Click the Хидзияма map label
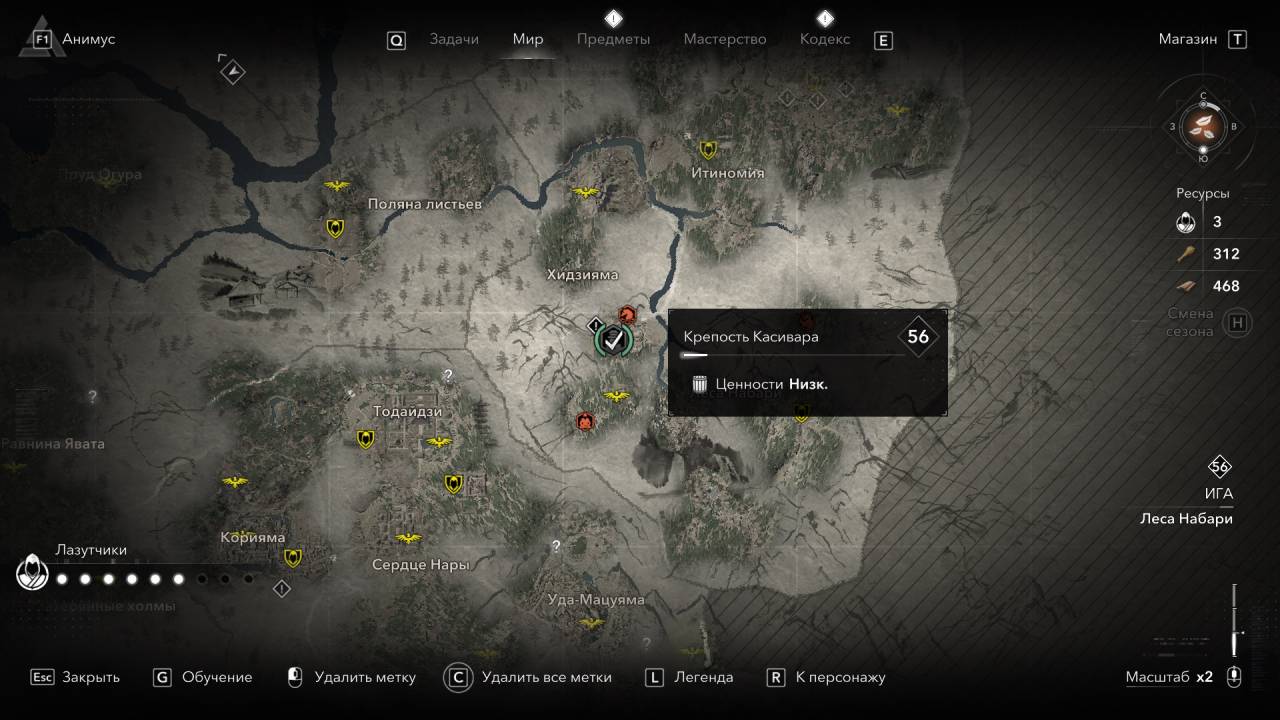1280x720 pixels. tap(583, 275)
